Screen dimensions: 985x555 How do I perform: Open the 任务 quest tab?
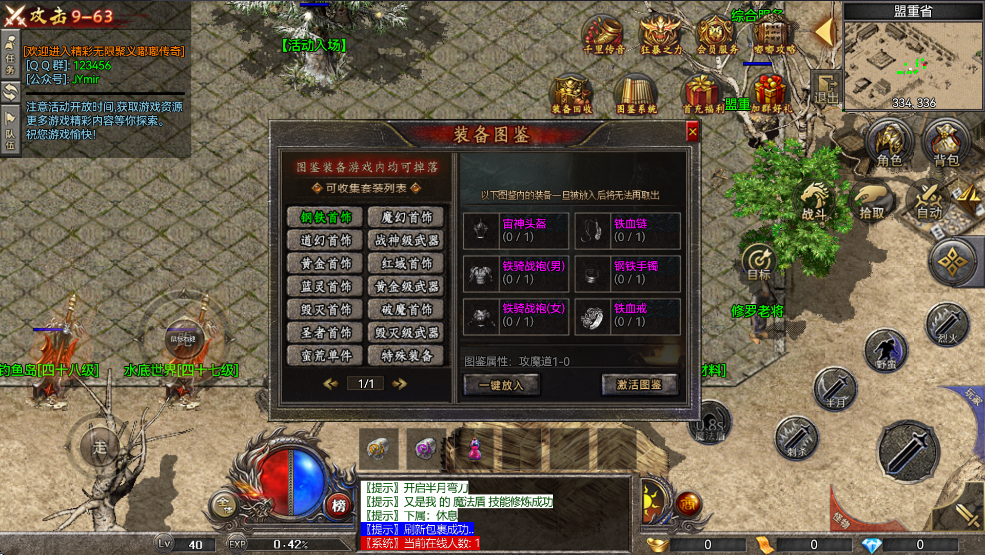coord(10,56)
